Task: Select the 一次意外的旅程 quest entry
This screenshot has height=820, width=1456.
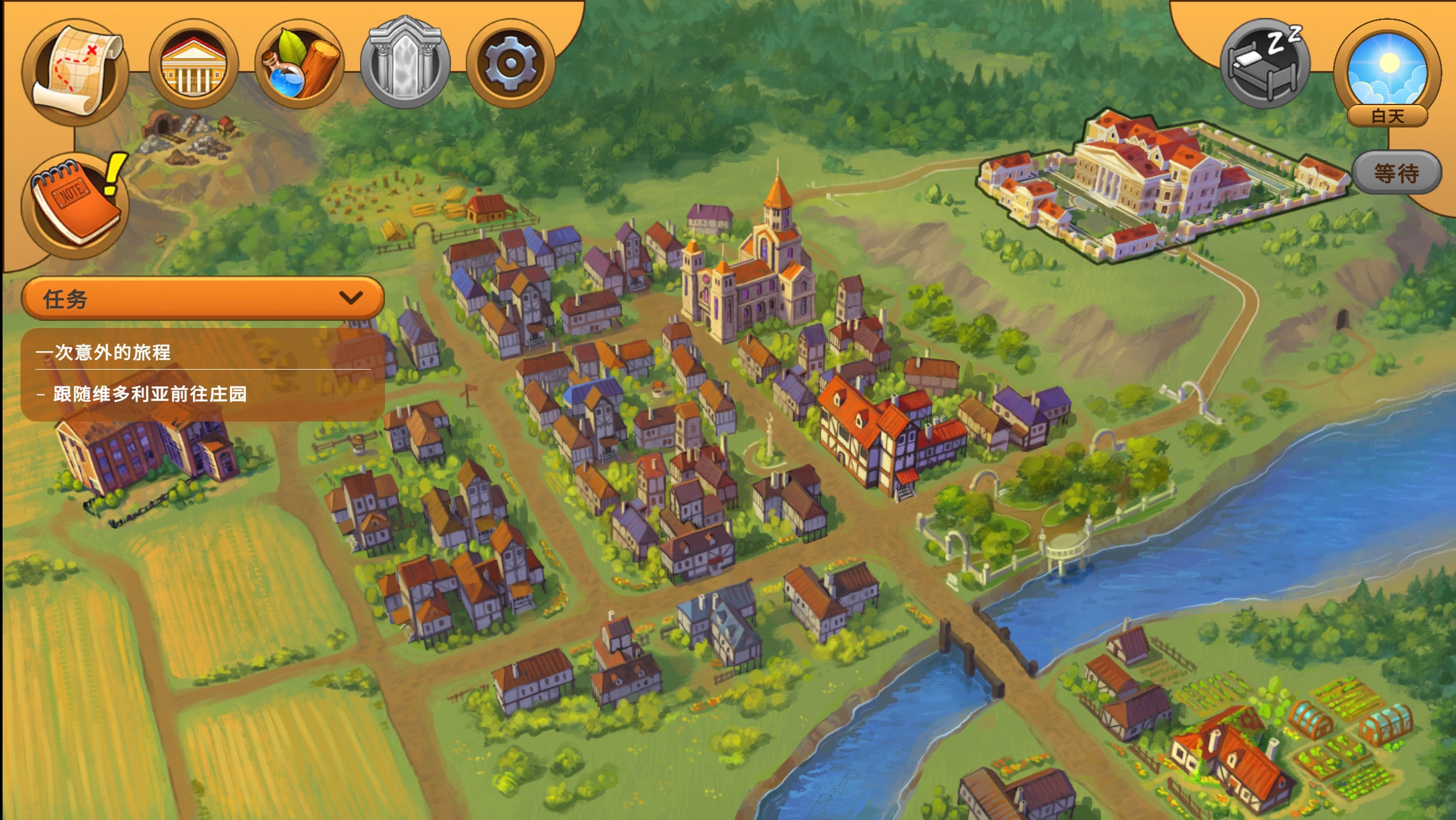Action: (104, 352)
